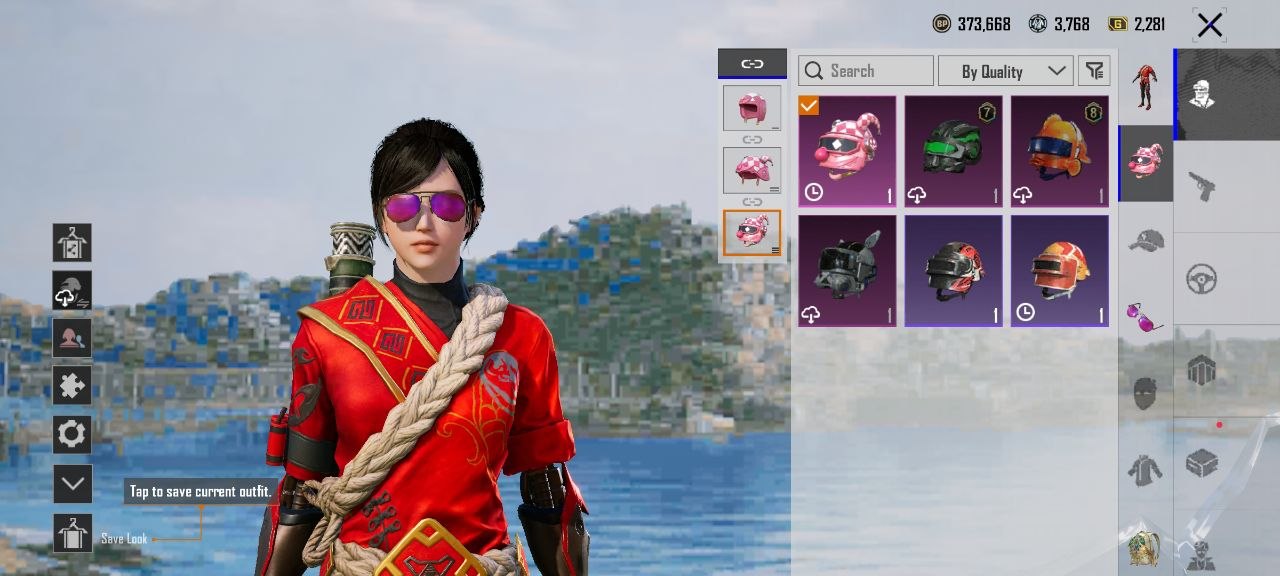Screen dimensions: 1280x576
Task: Select the level 1 plain pink helmet
Action: click(752, 108)
